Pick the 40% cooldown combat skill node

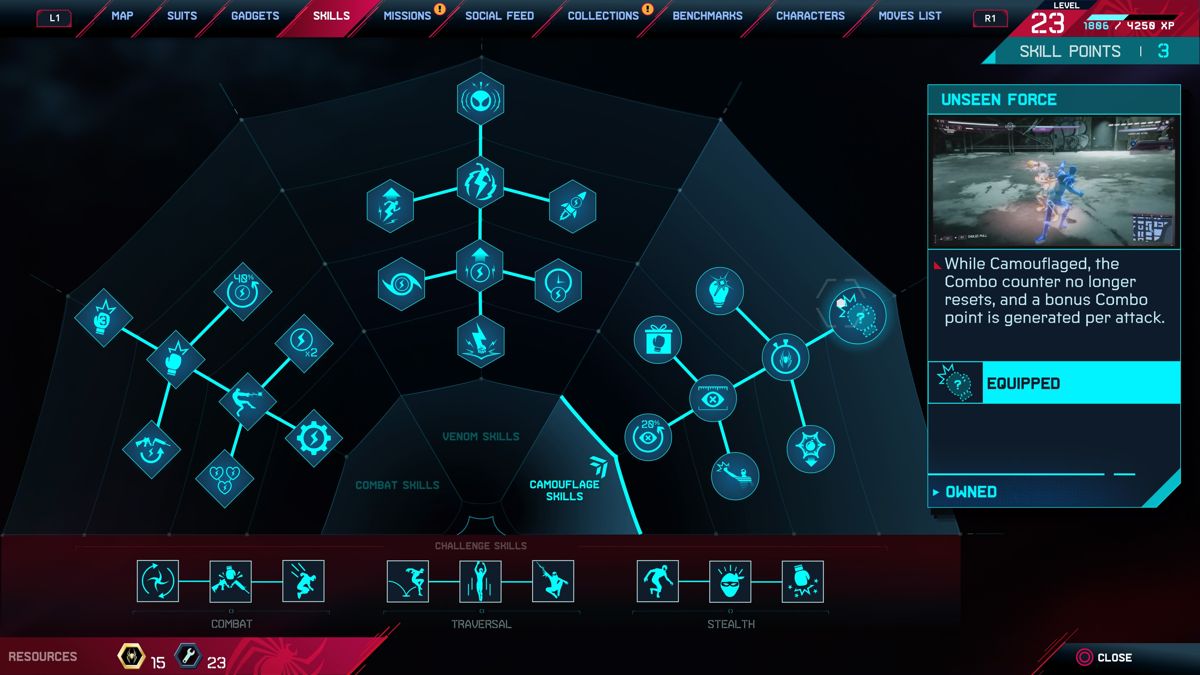point(241,291)
